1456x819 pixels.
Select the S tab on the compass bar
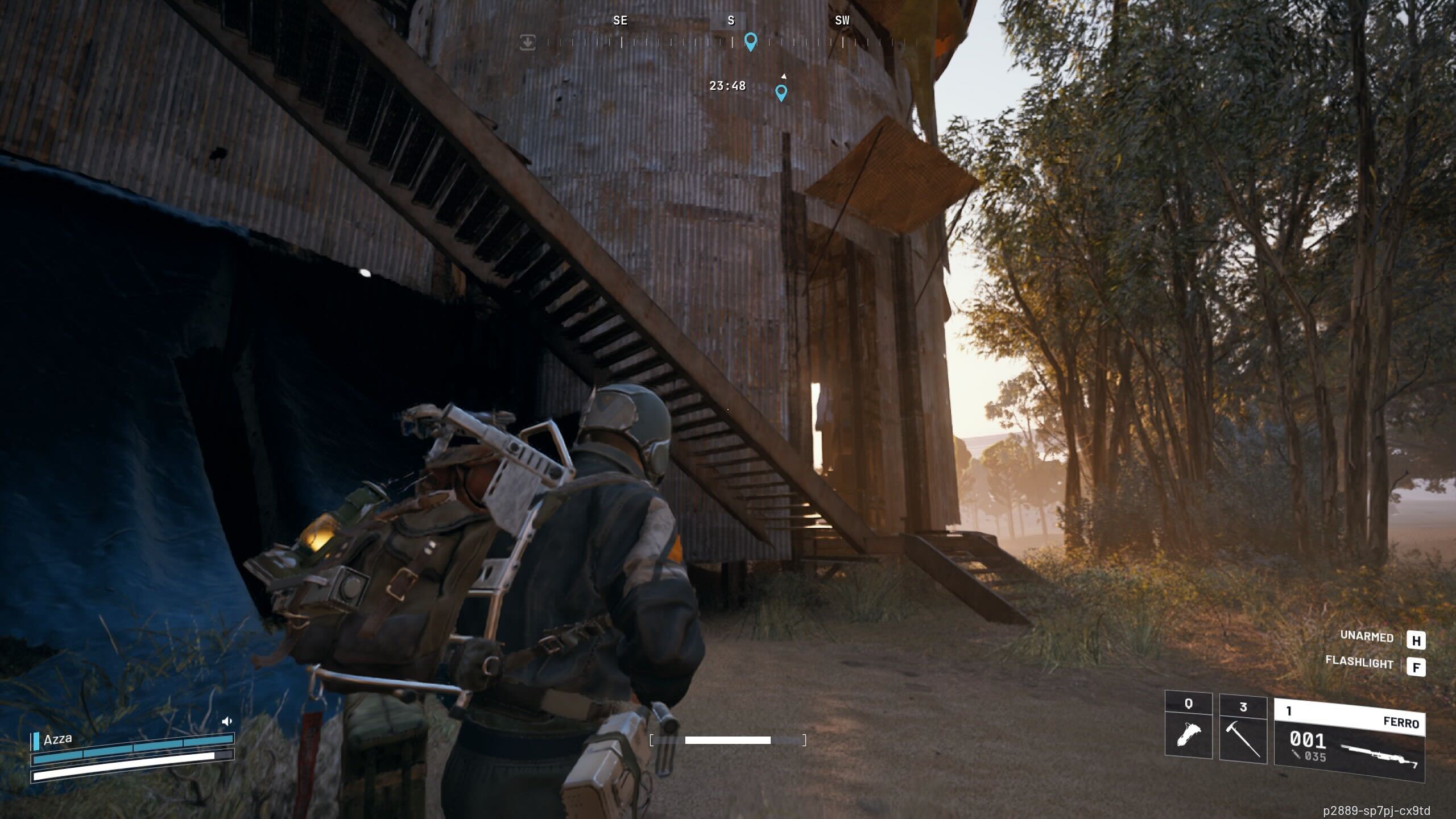coord(730,21)
